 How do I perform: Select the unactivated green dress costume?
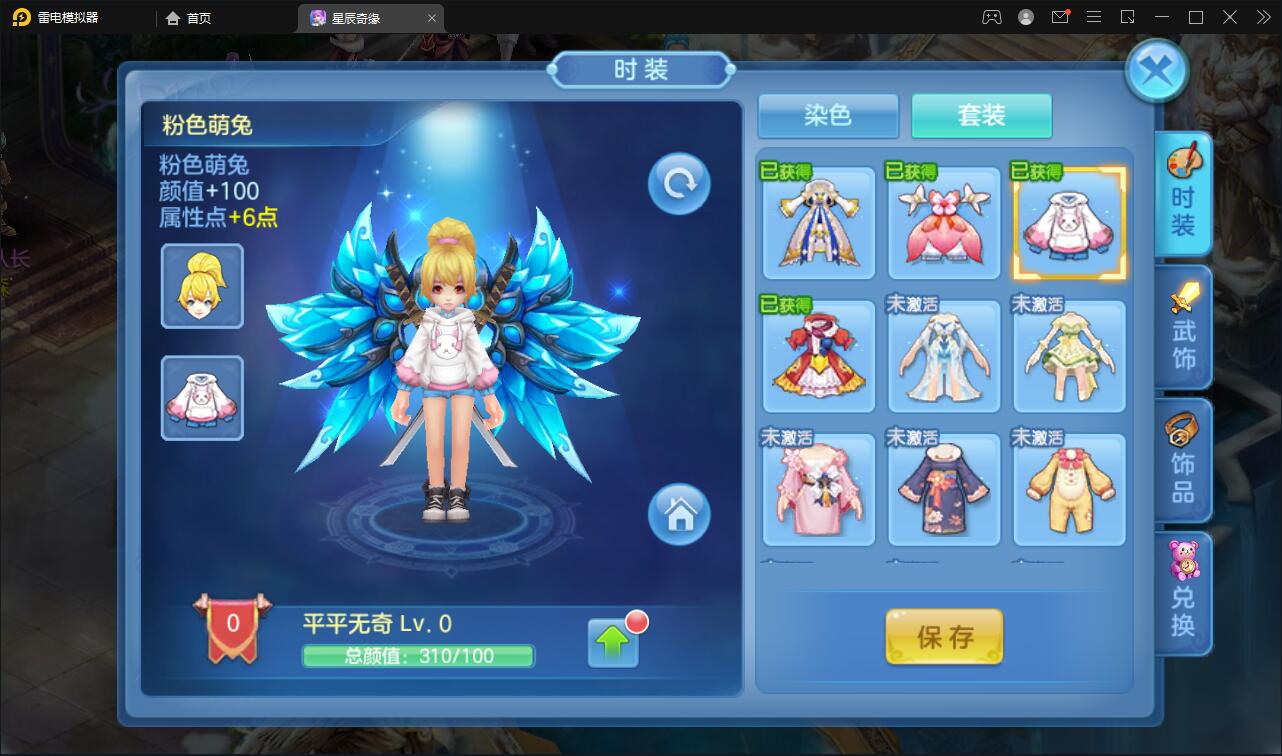[x=1068, y=356]
